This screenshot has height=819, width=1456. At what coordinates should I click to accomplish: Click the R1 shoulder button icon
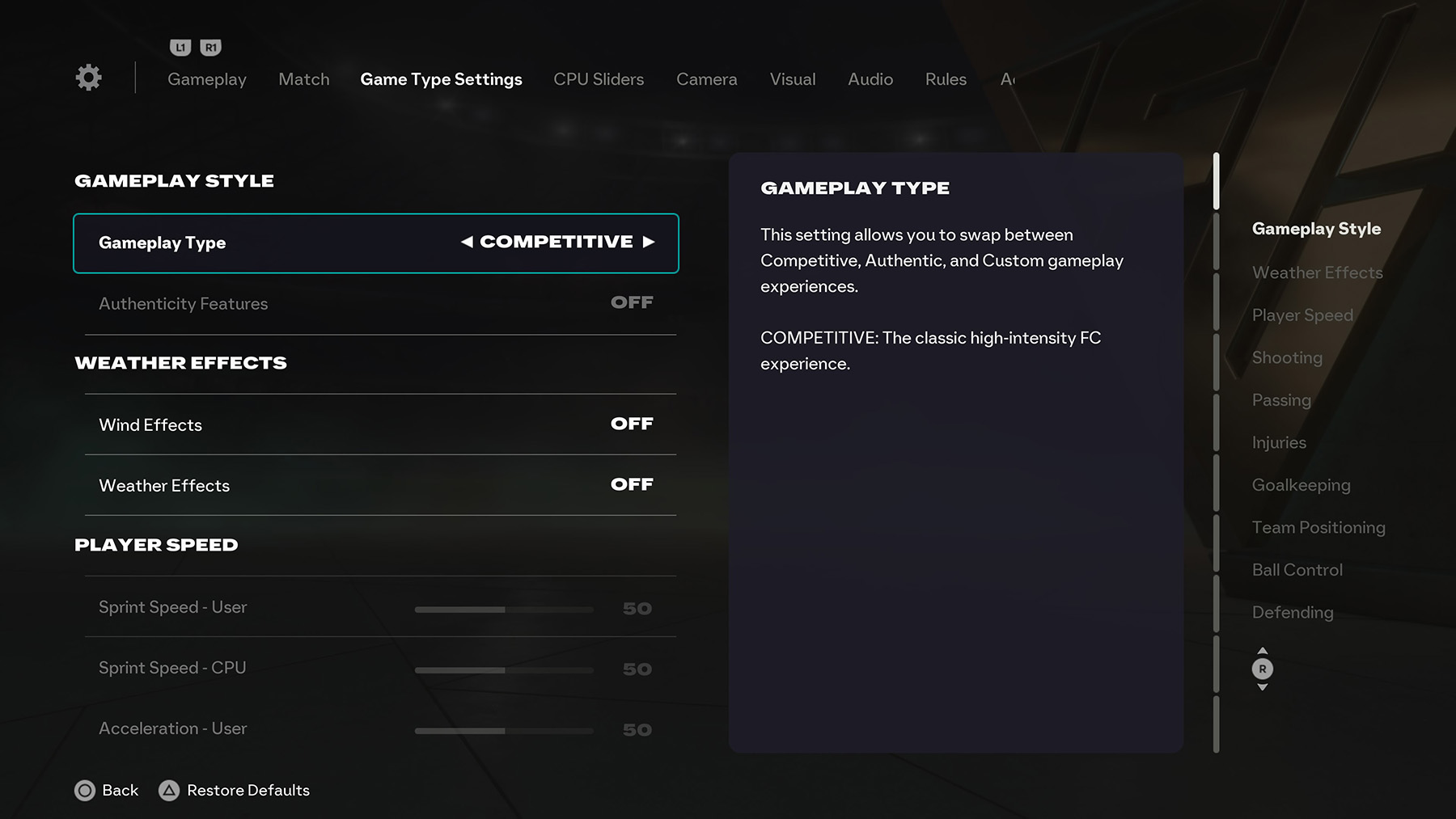209,47
